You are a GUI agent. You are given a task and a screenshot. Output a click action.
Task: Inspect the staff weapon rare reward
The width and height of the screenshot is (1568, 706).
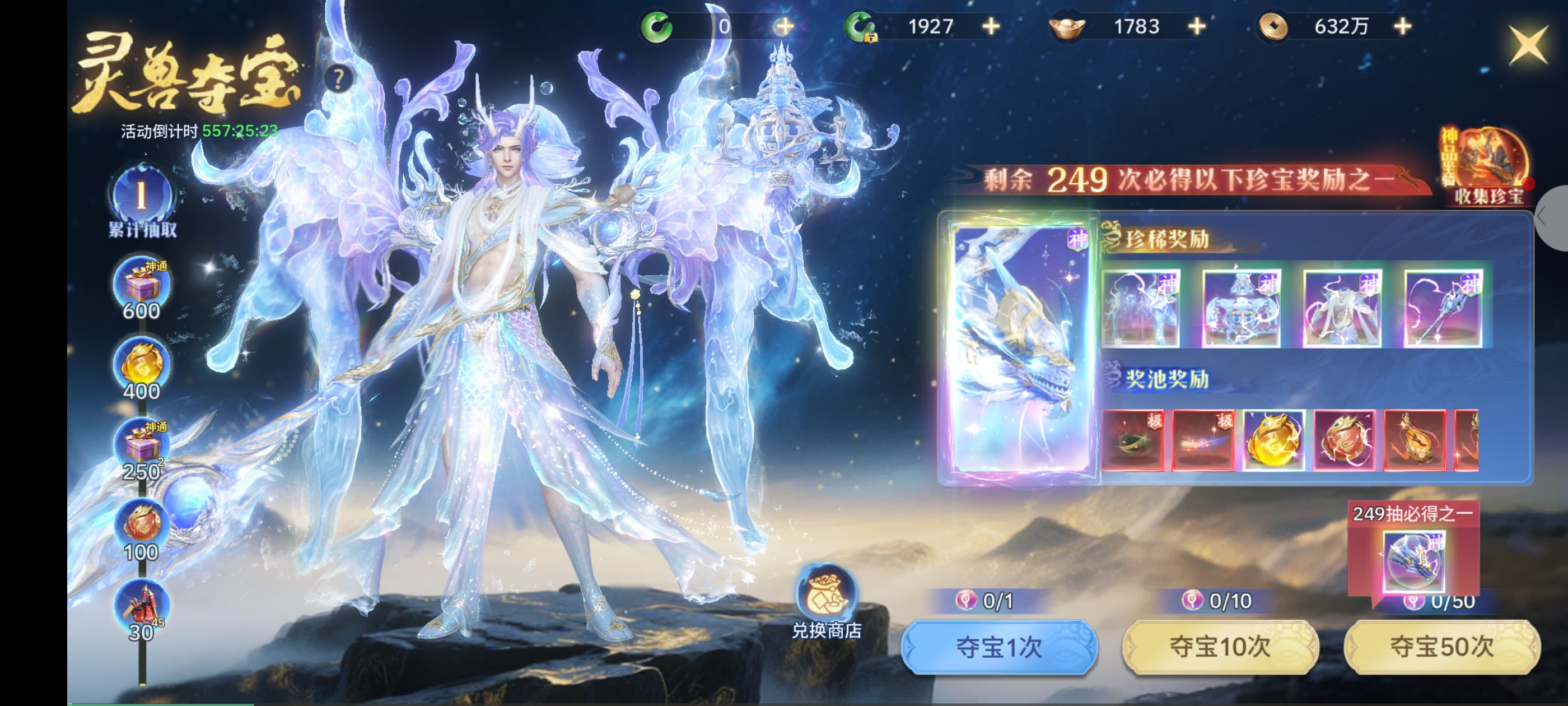pos(1443,308)
